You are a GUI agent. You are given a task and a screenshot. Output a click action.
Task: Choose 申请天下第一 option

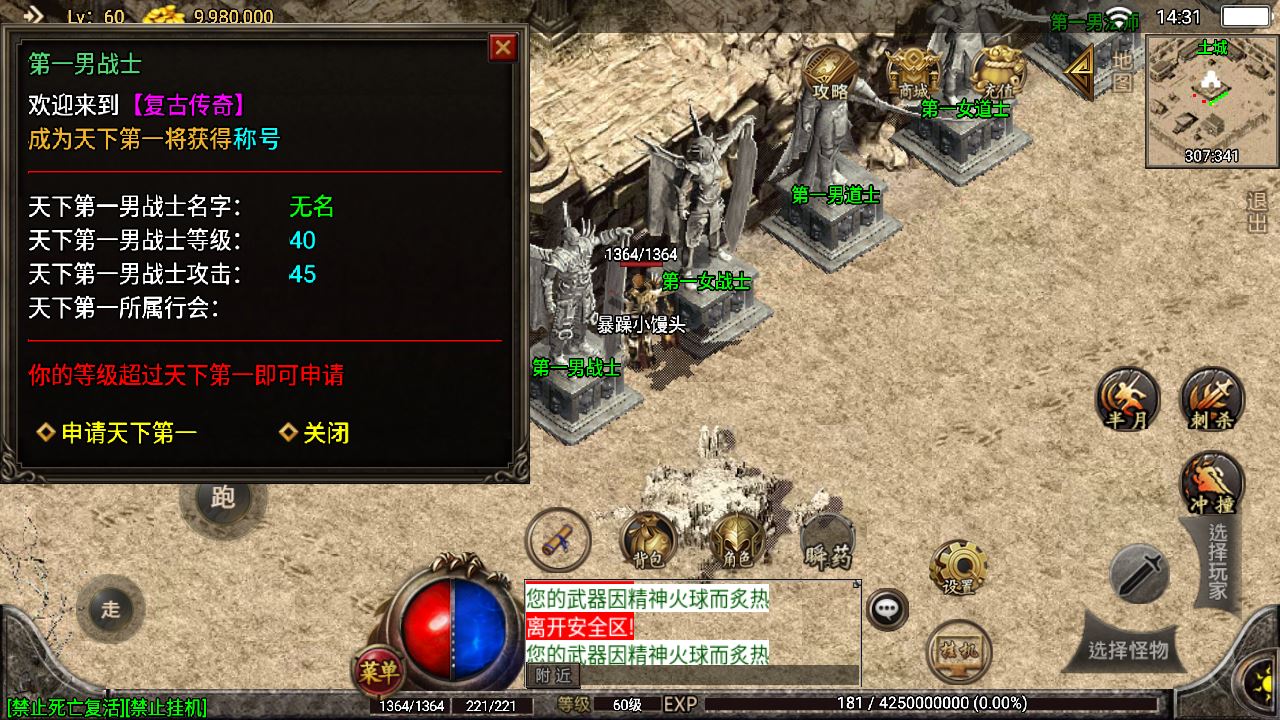(117, 433)
